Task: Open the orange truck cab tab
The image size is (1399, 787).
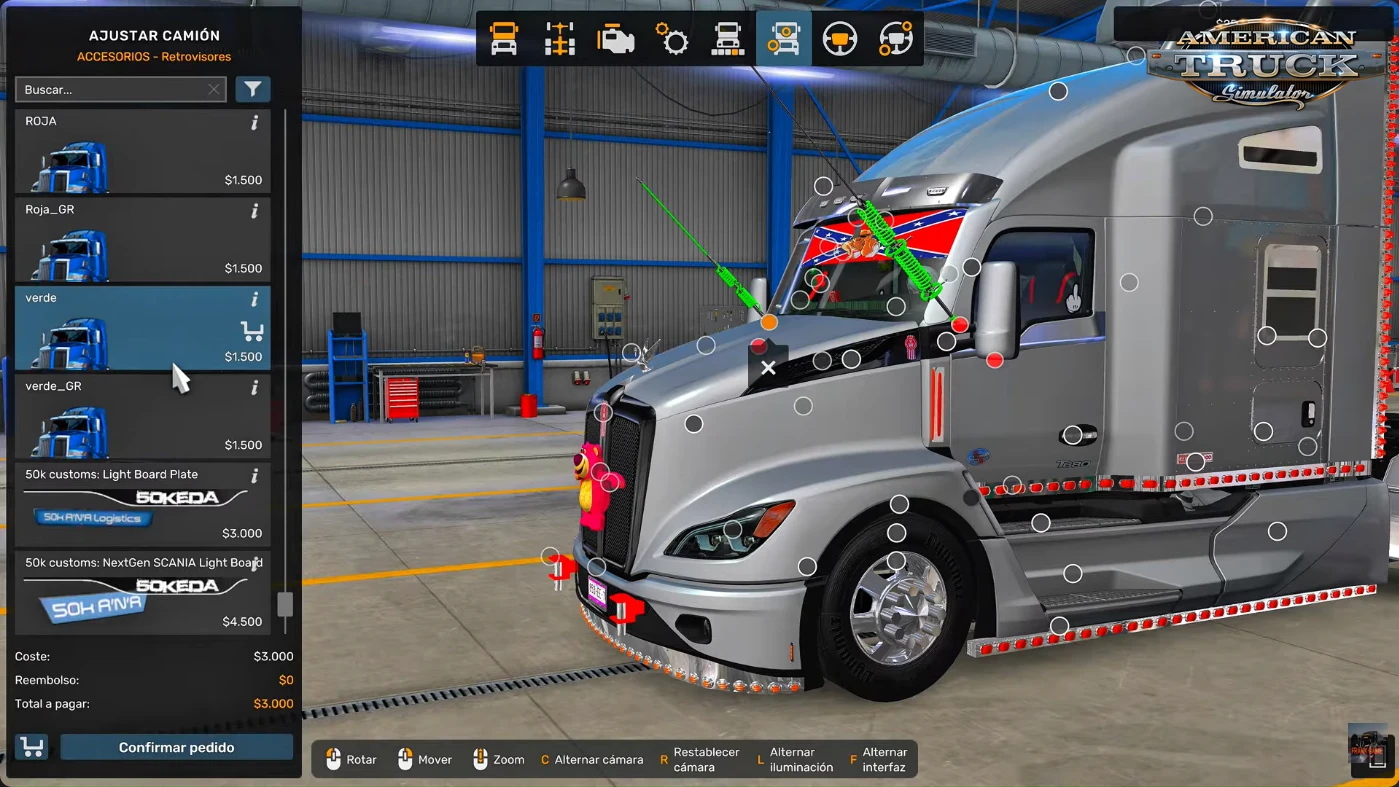Action: [504, 39]
